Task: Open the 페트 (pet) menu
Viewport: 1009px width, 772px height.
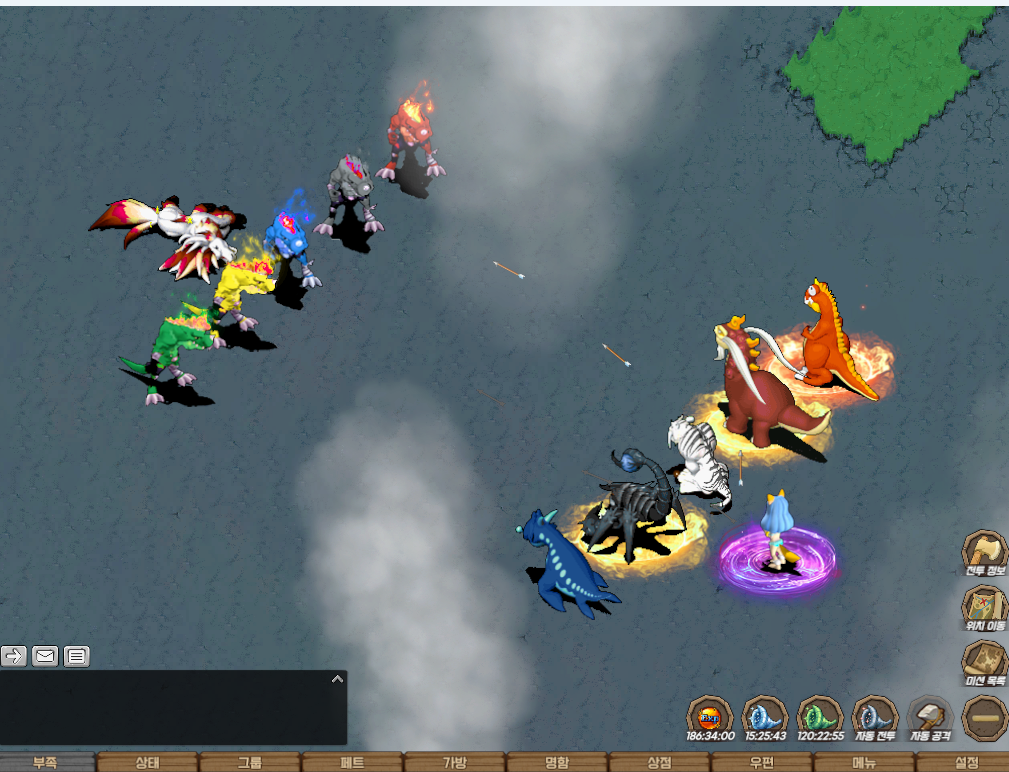Action: pyautogui.click(x=352, y=762)
